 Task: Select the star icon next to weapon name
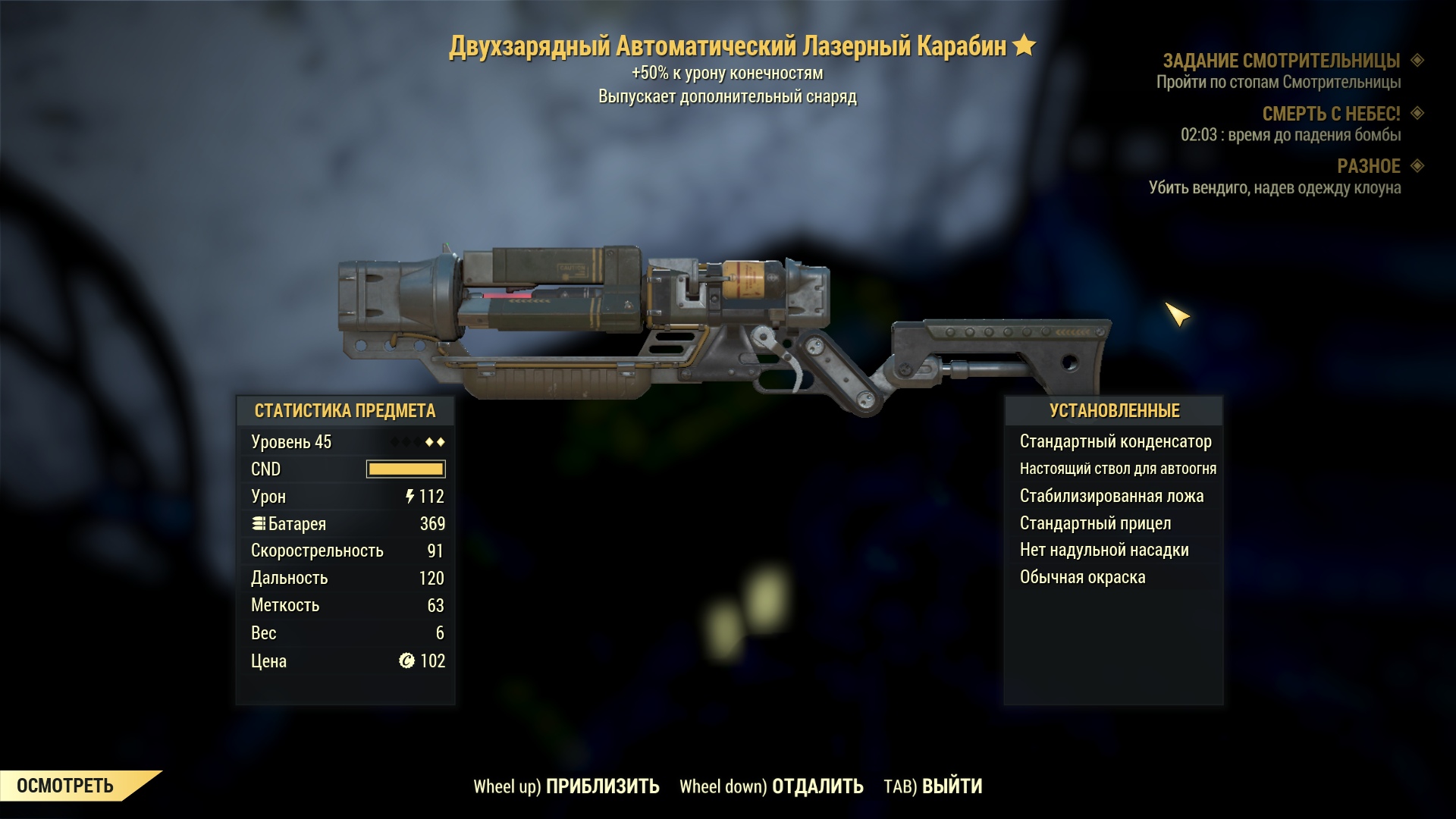1024,45
